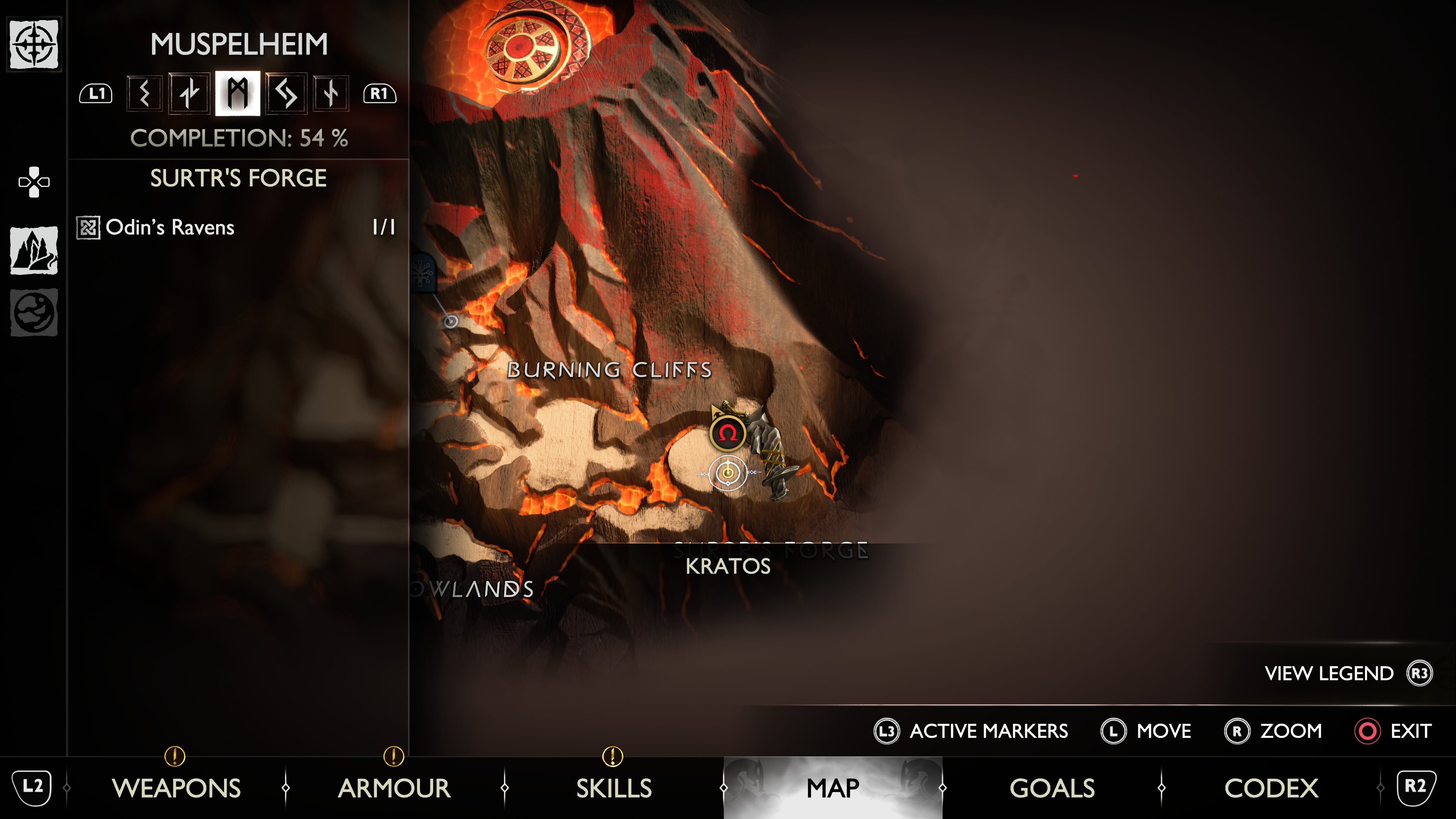Image resolution: width=1456 pixels, height=819 pixels.
Task: Click the yellow objective marker below Kratos
Action: point(728,472)
